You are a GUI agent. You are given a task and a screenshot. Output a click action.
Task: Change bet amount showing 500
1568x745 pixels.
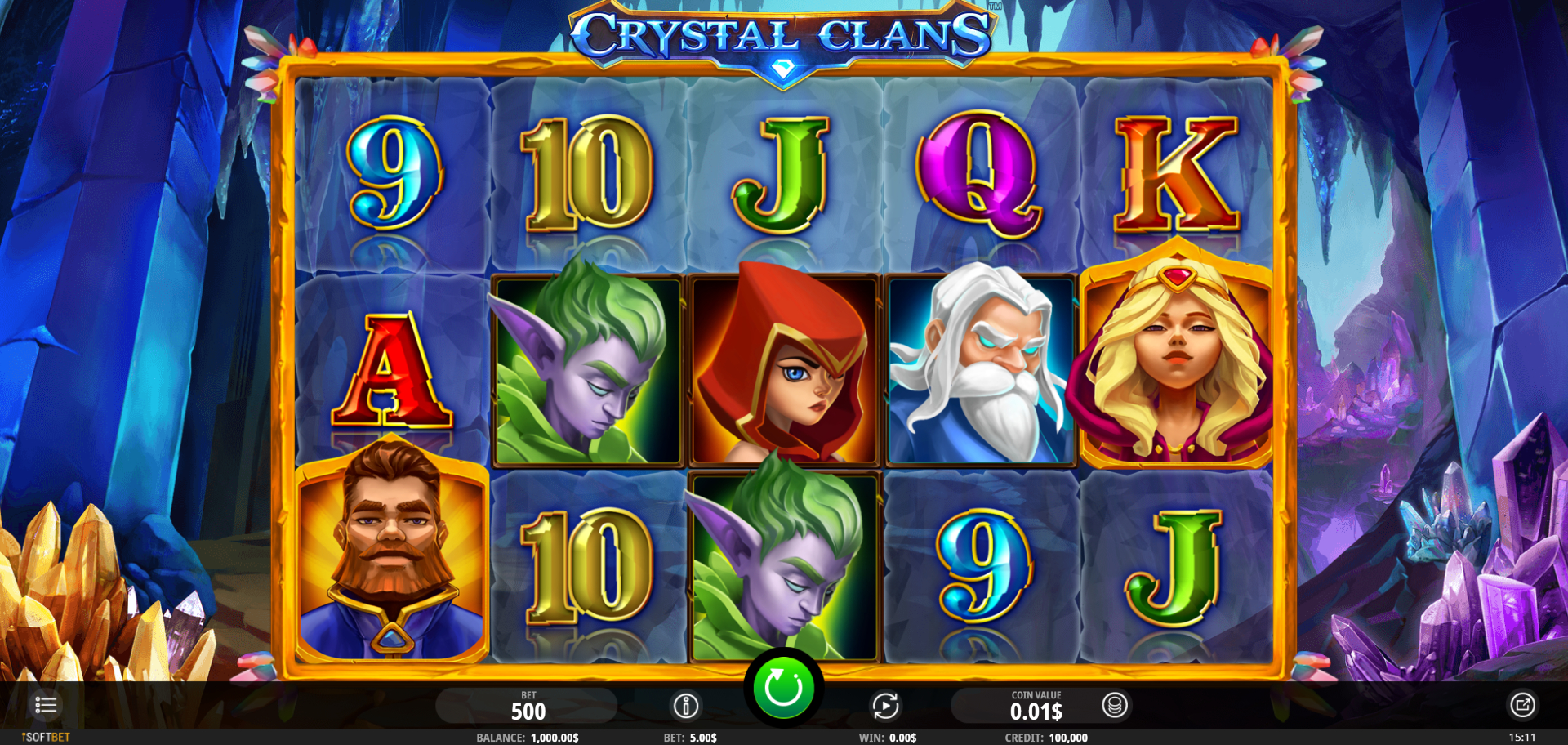[528, 706]
